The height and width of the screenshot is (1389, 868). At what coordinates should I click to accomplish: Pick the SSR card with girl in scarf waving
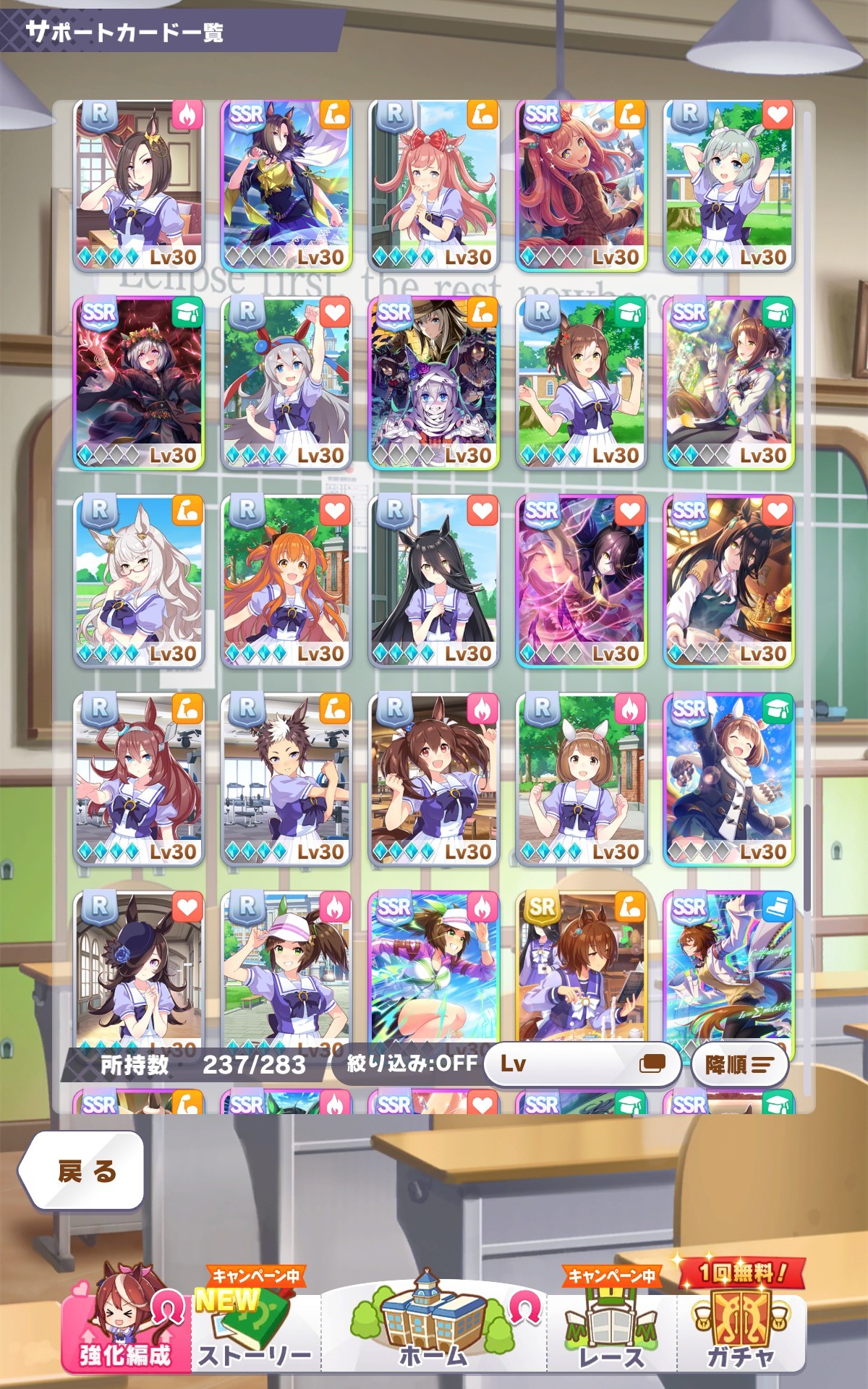pos(728,779)
